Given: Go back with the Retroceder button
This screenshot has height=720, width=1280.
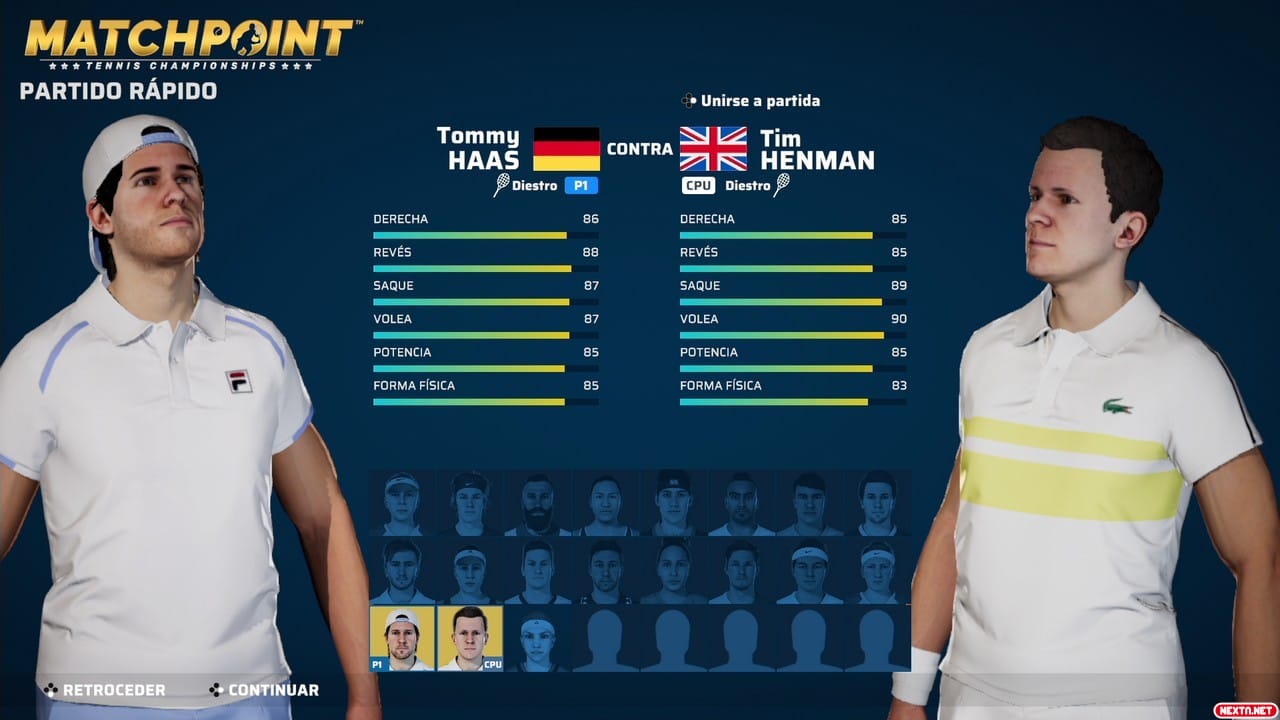Looking at the screenshot, I should tap(104, 690).
